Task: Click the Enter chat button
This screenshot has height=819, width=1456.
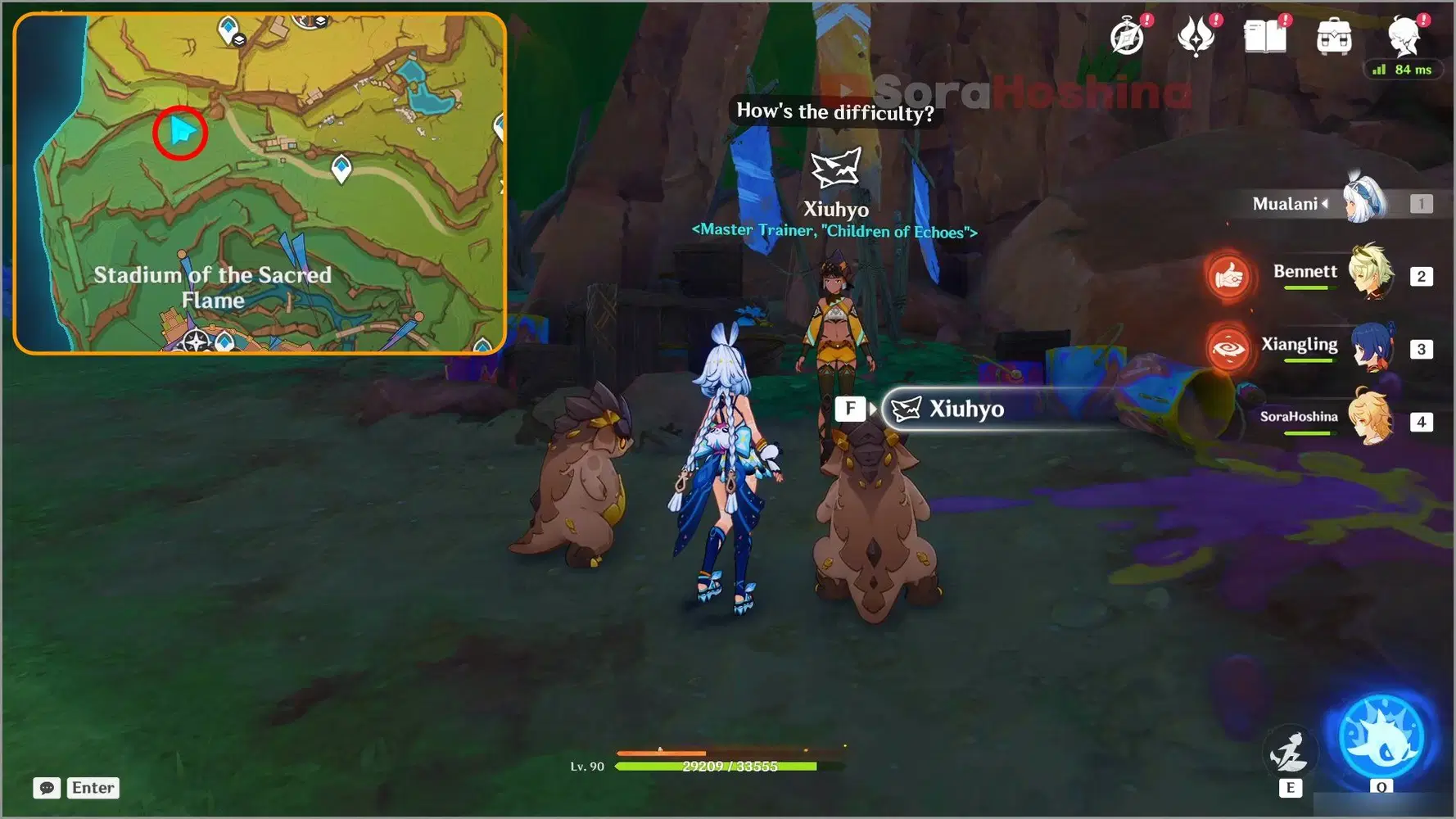Action: click(x=93, y=788)
